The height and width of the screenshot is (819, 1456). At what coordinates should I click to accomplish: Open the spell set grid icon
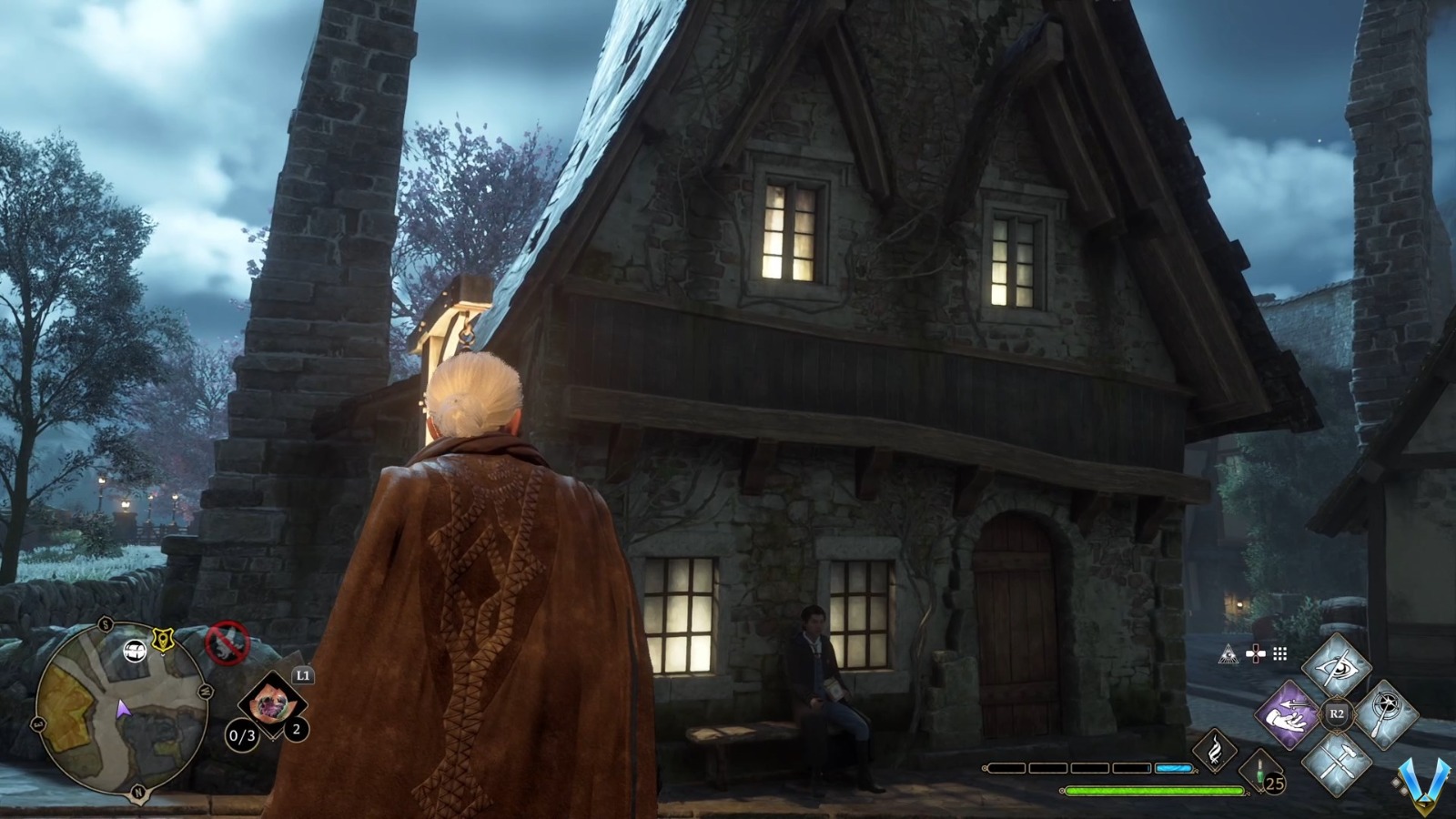pyautogui.click(x=1279, y=653)
